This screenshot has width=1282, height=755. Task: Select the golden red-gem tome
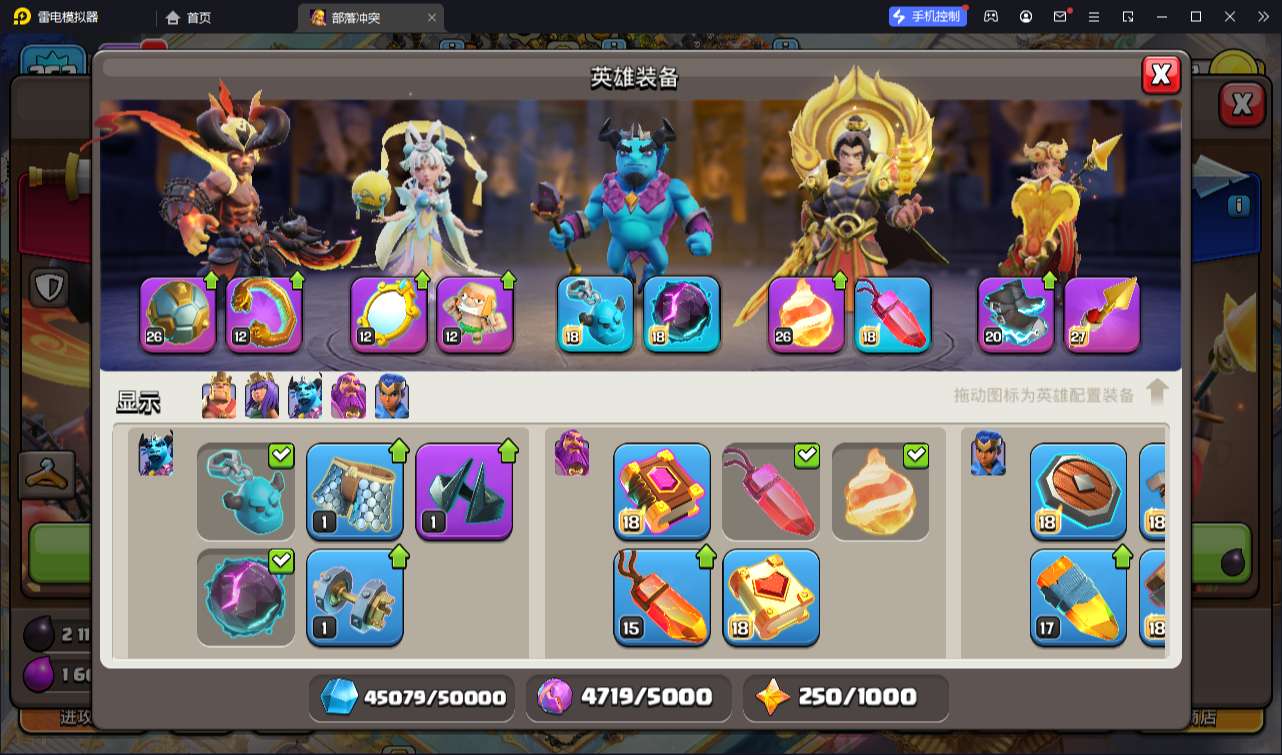pos(771,597)
